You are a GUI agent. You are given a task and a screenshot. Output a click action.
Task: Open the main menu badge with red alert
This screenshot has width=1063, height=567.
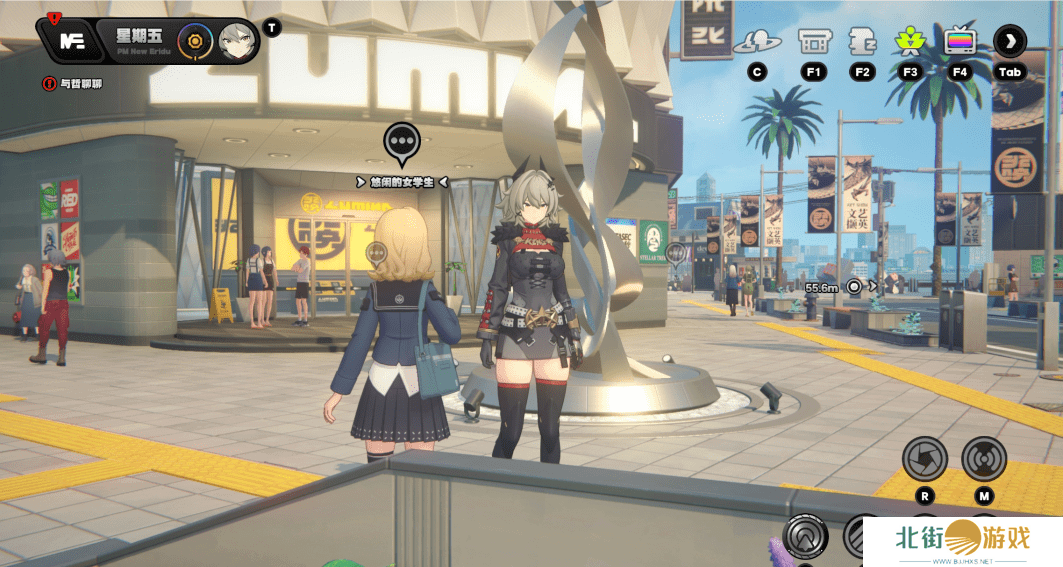click(71, 41)
